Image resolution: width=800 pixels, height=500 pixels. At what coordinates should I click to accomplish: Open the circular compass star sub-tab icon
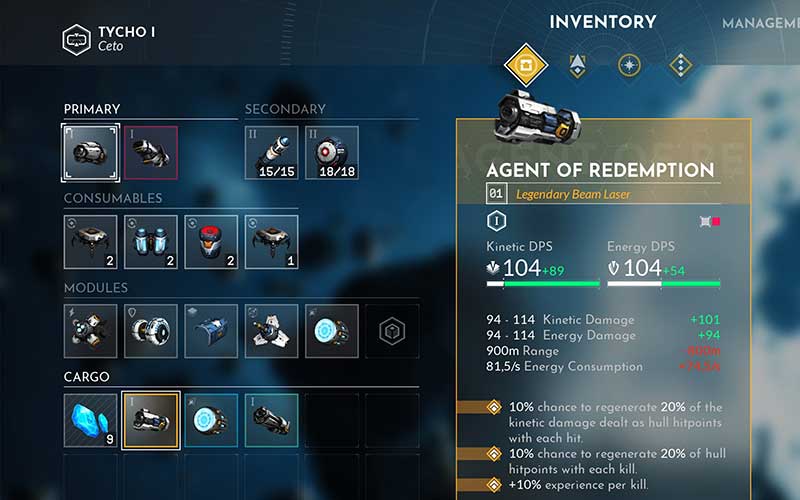629,67
